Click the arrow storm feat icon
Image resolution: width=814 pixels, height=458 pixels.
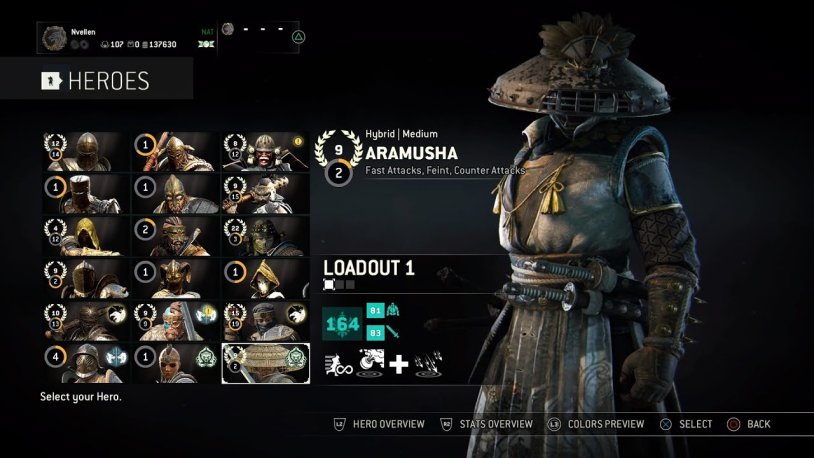430,364
